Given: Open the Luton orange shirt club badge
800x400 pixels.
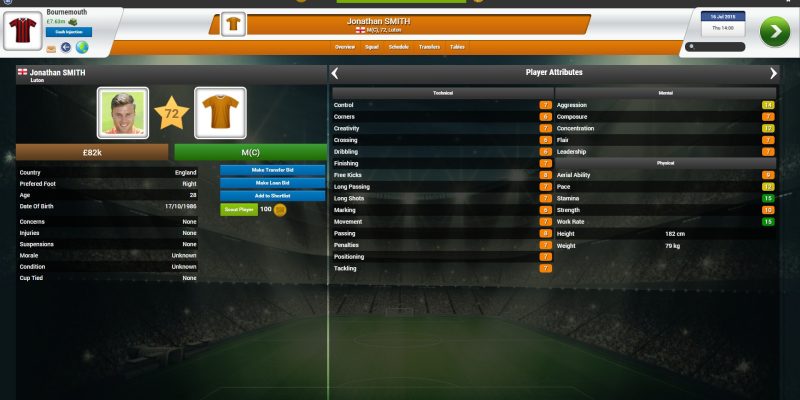Looking at the screenshot, I should [x=220, y=113].
